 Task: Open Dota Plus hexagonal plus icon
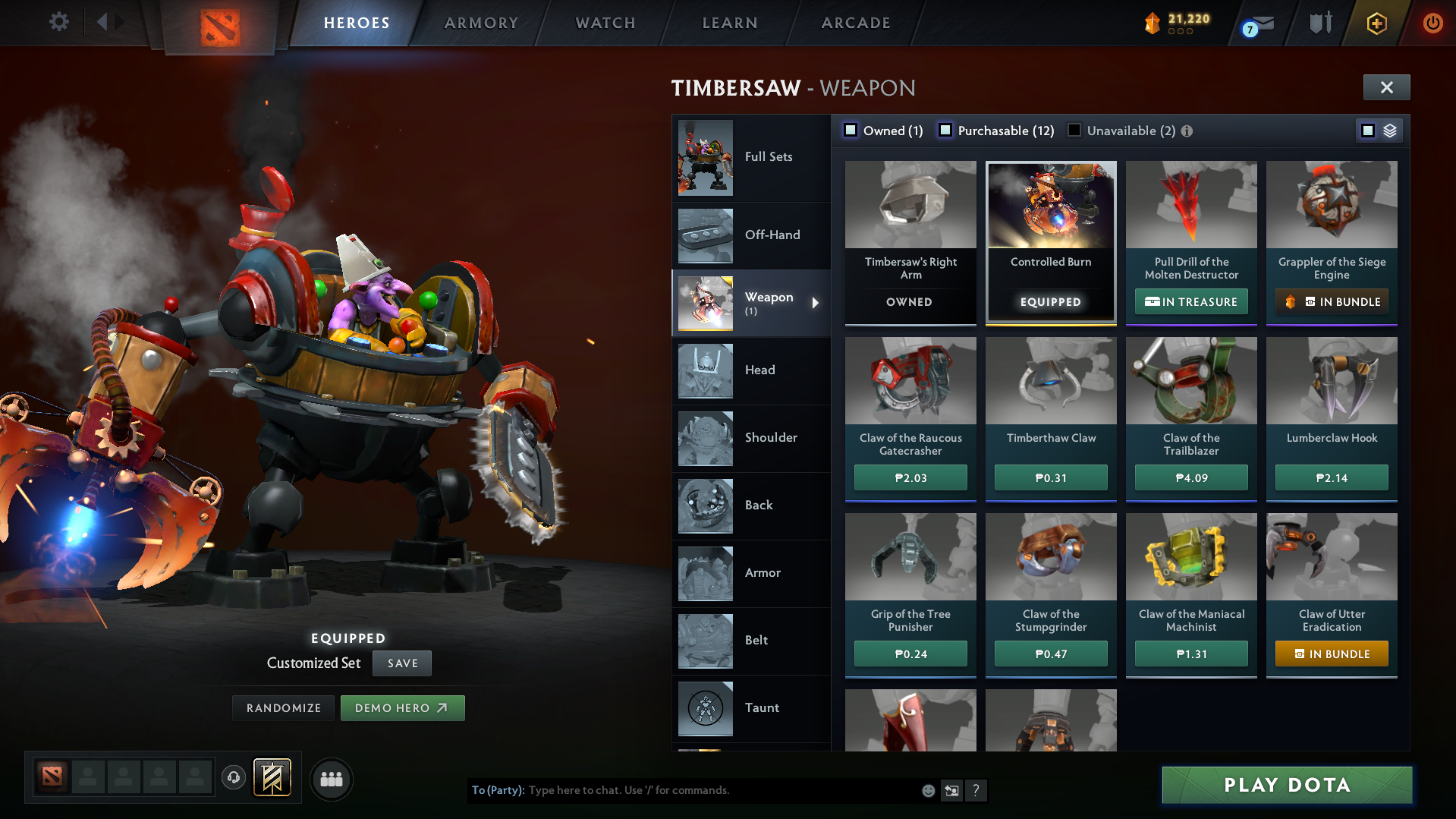click(1376, 24)
